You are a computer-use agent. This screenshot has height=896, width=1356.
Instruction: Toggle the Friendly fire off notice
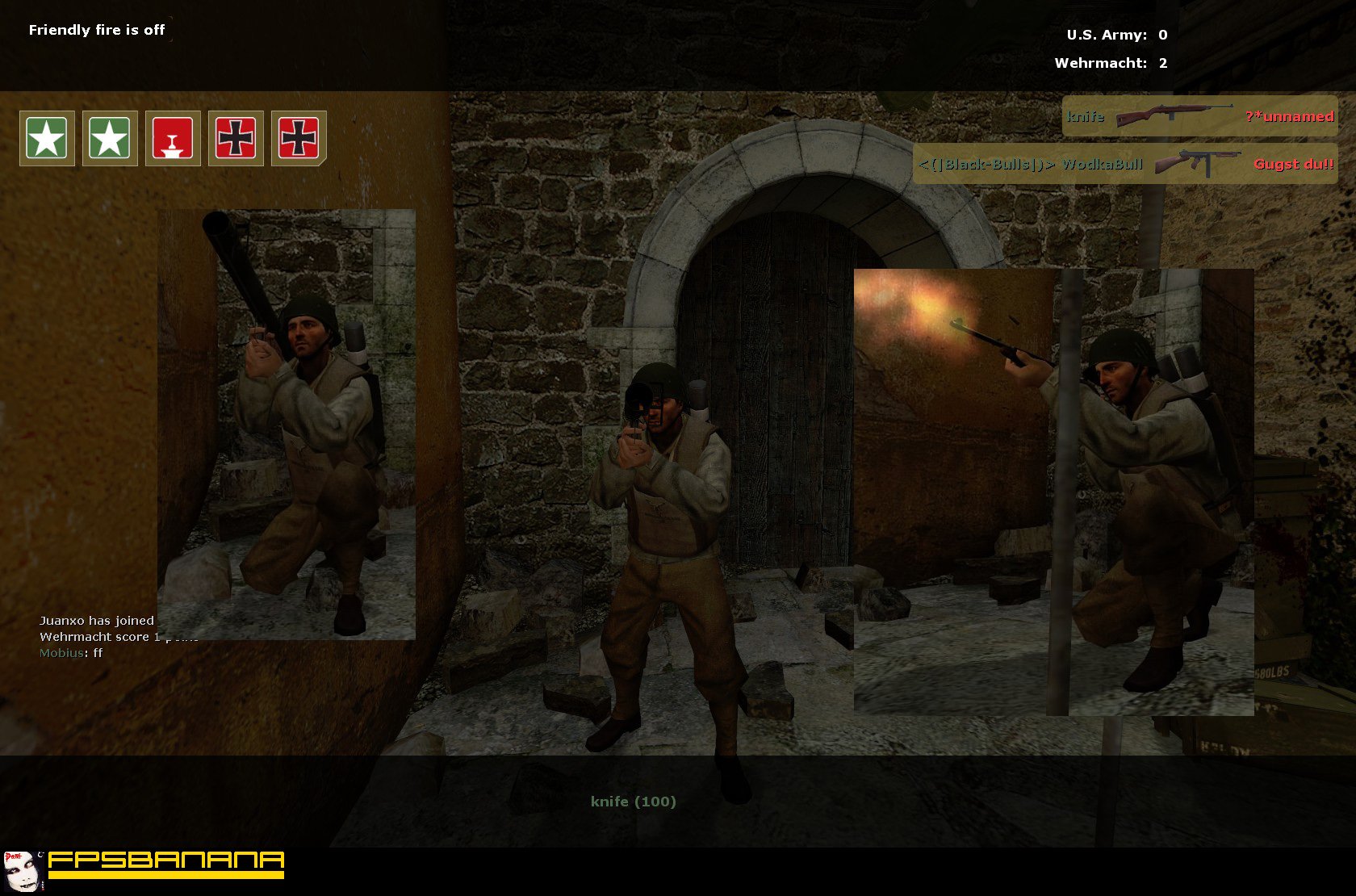click(x=96, y=29)
